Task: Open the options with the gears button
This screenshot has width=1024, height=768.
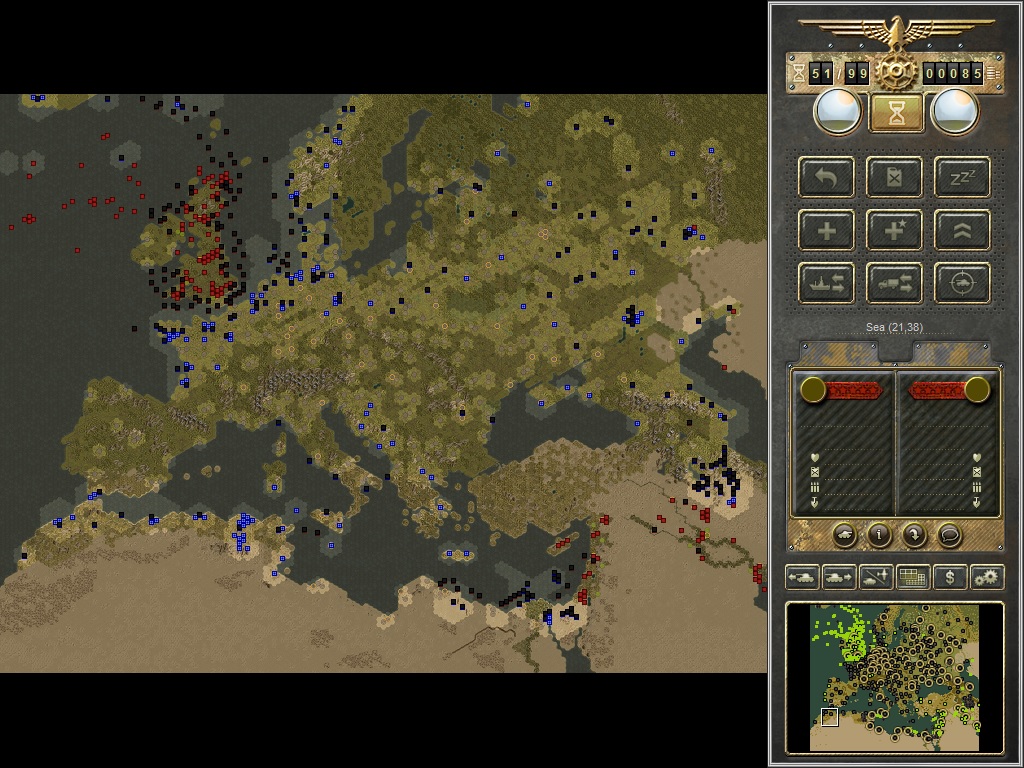Action: click(987, 577)
